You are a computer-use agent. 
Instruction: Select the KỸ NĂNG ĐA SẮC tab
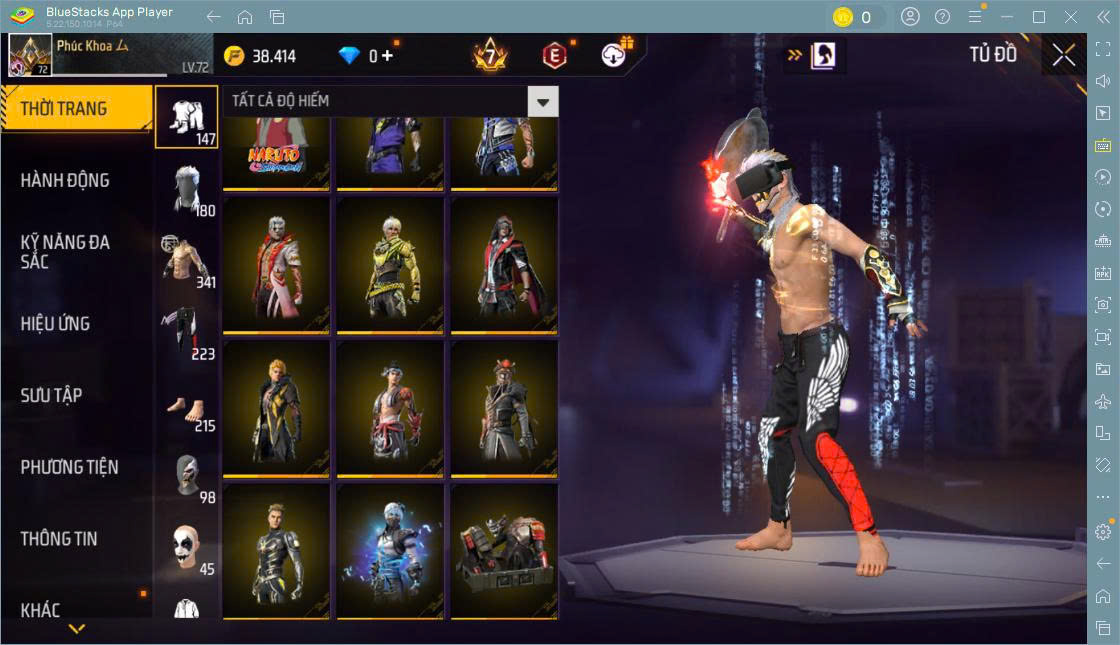click(66, 252)
